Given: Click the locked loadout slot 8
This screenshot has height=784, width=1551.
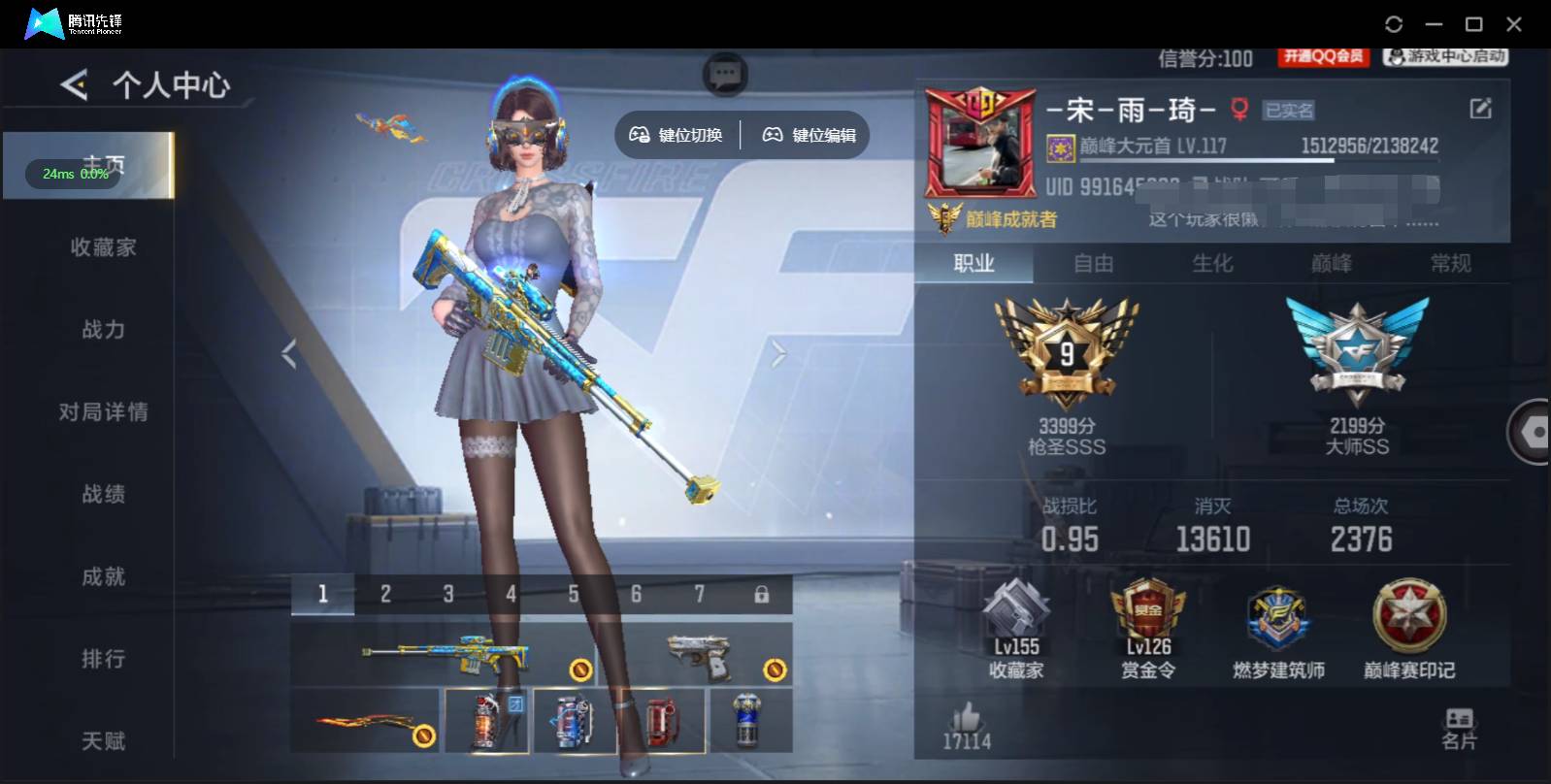Looking at the screenshot, I should [760, 592].
